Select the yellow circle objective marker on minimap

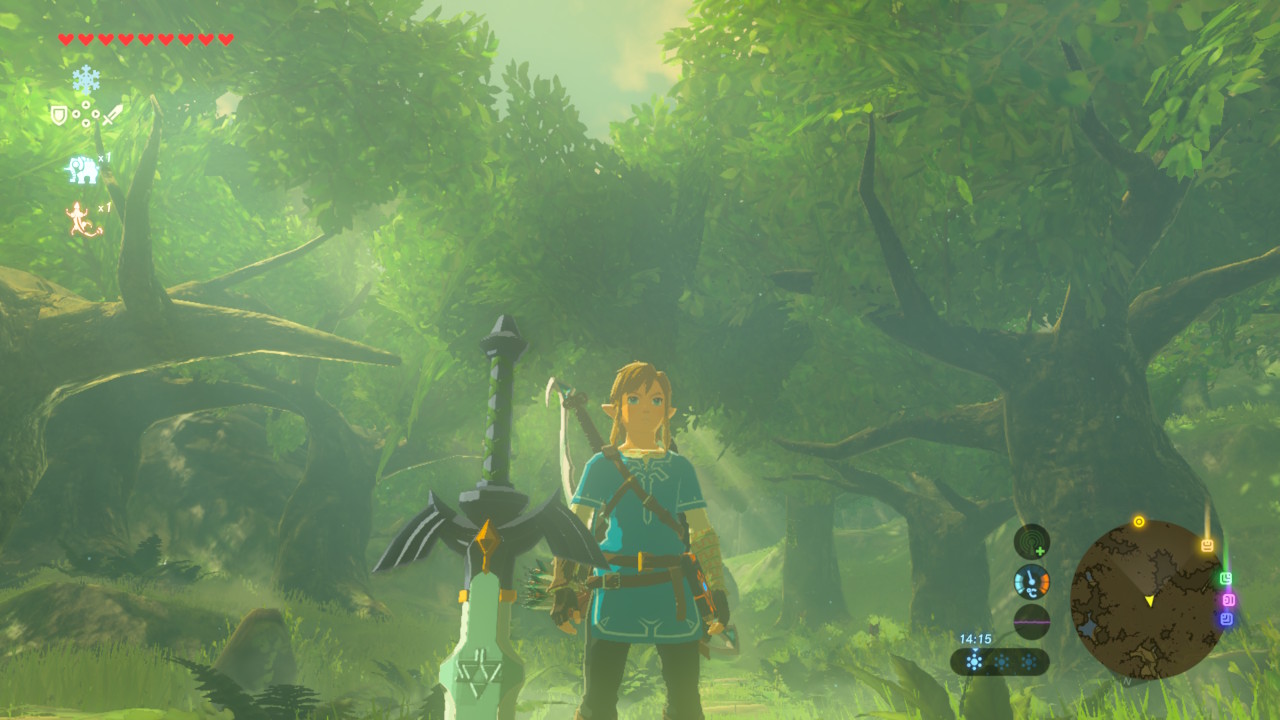coord(1138,522)
